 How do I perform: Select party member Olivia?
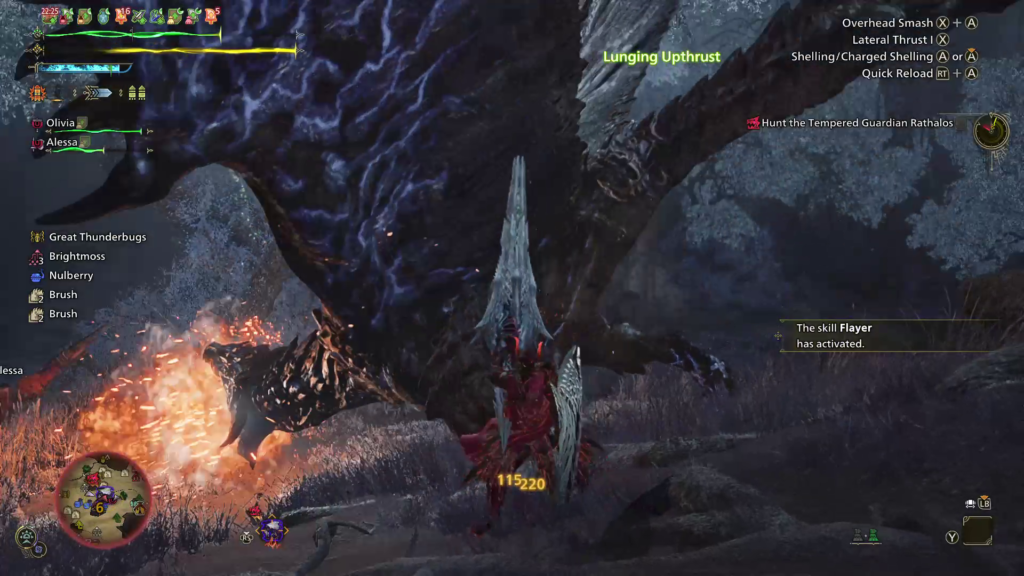(x=61, y=122)
